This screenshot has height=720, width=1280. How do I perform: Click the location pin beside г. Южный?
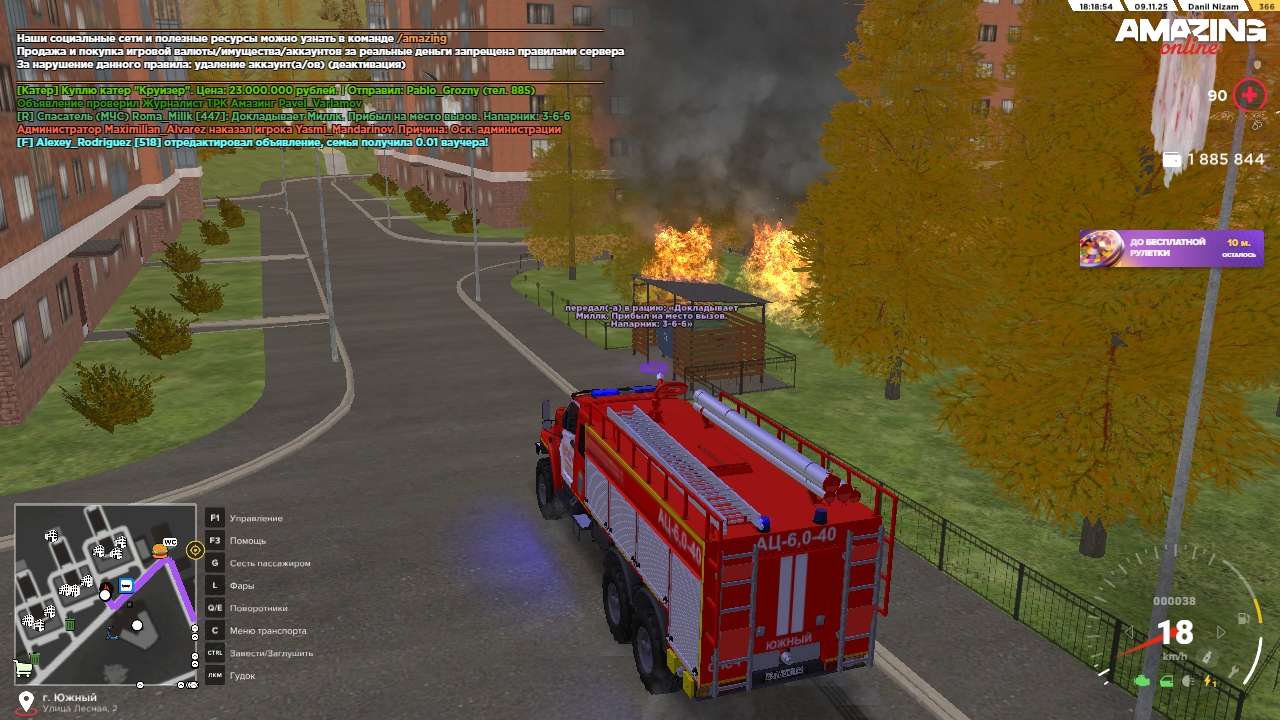[26, 701]
